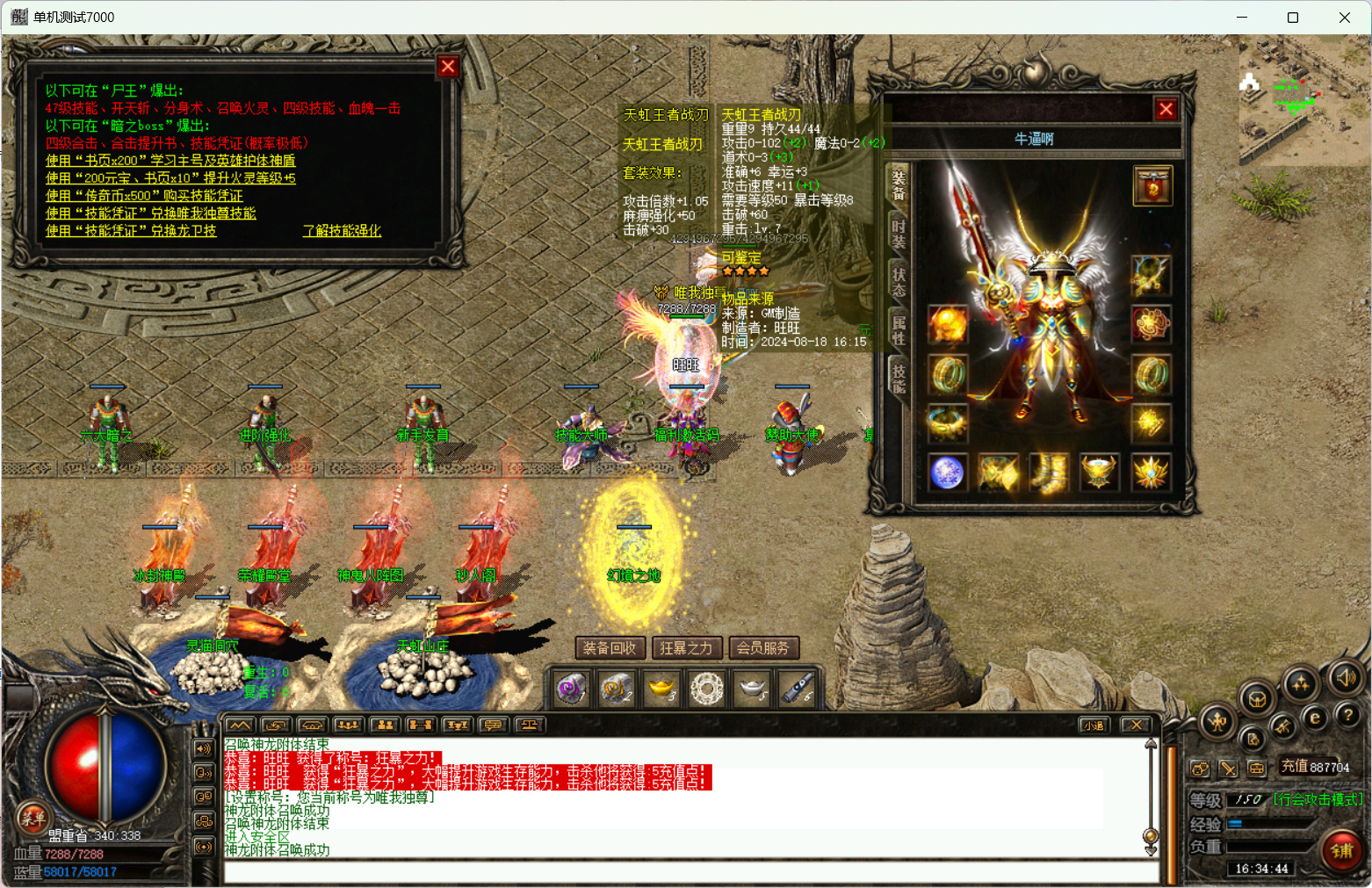Open the help question mark button
Image resolution: width=1372 pixels, height=888 pixels.
point(1347,715)
